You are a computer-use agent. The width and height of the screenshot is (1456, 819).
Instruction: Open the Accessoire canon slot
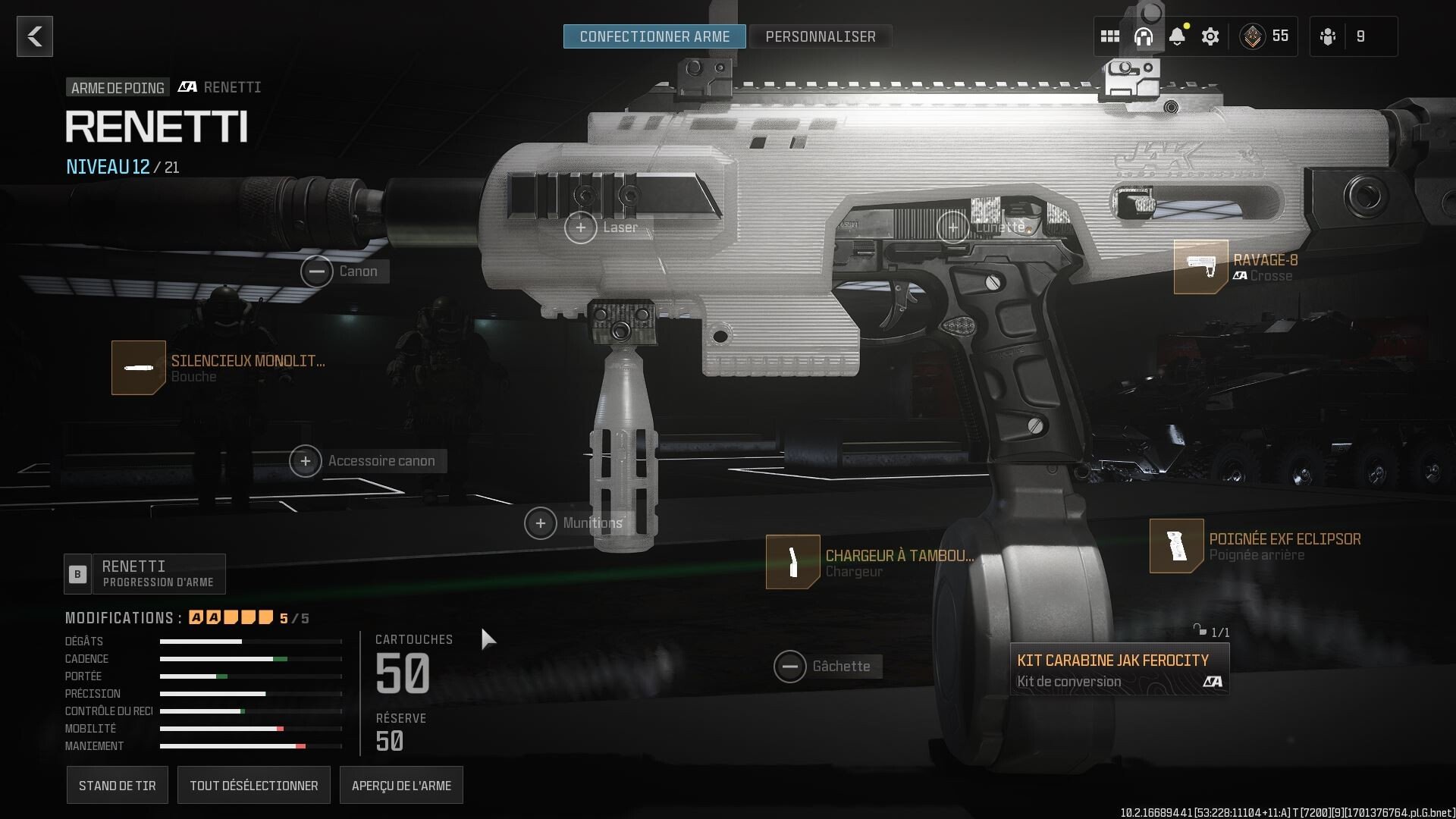coord(306,460)
